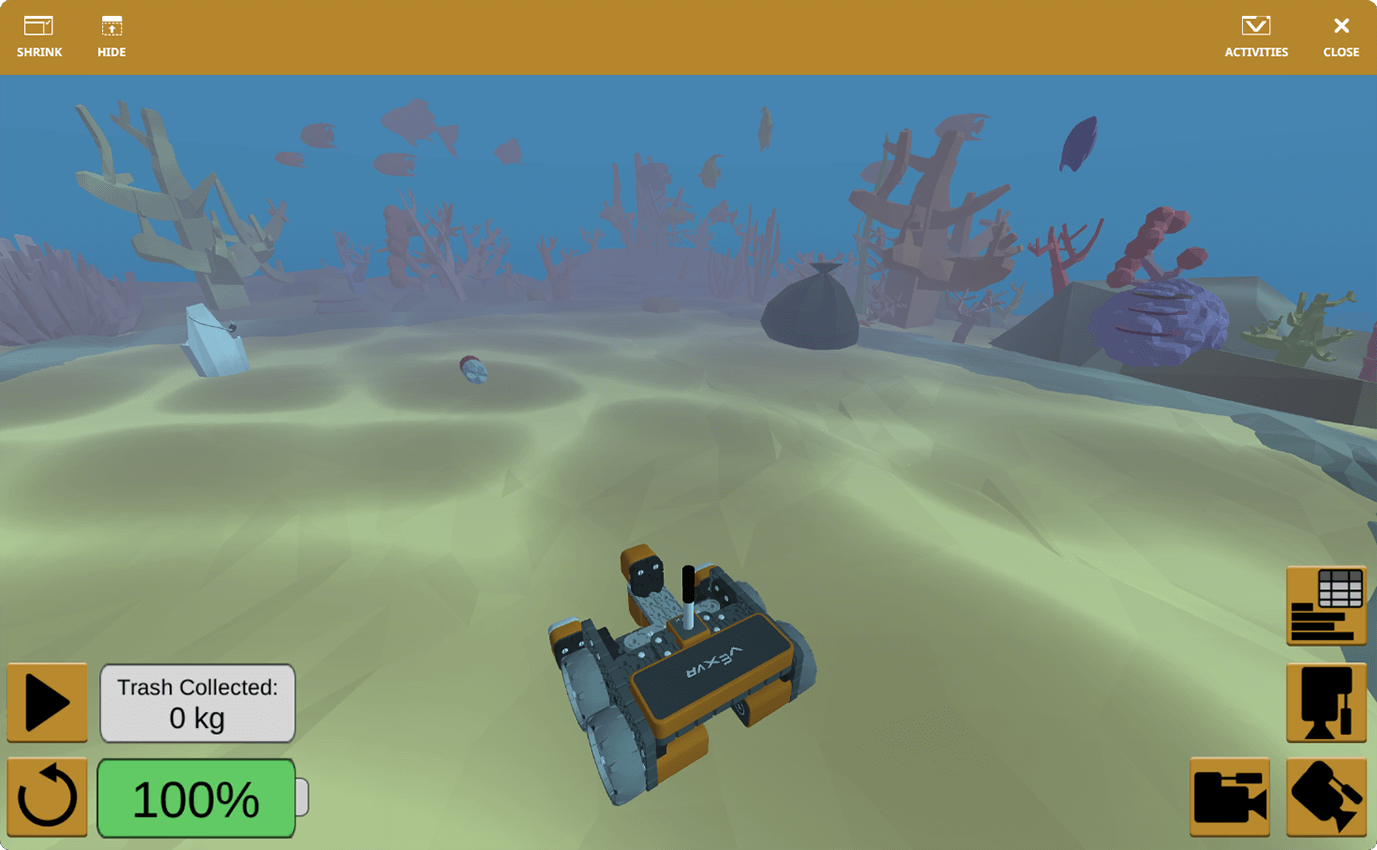Close the playground window

tap(1340, 35)
